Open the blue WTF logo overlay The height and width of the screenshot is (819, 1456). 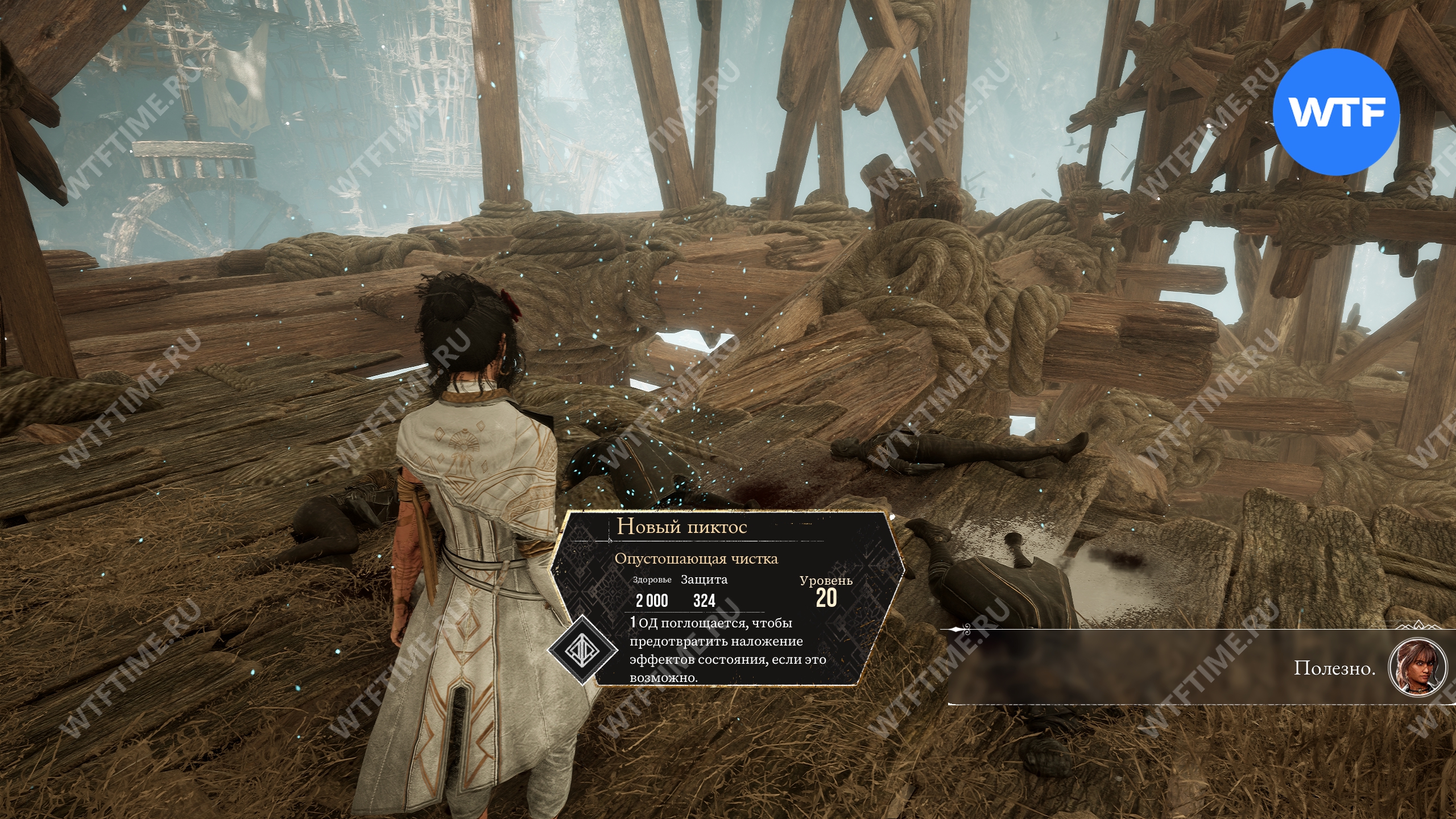(1335, 111)
